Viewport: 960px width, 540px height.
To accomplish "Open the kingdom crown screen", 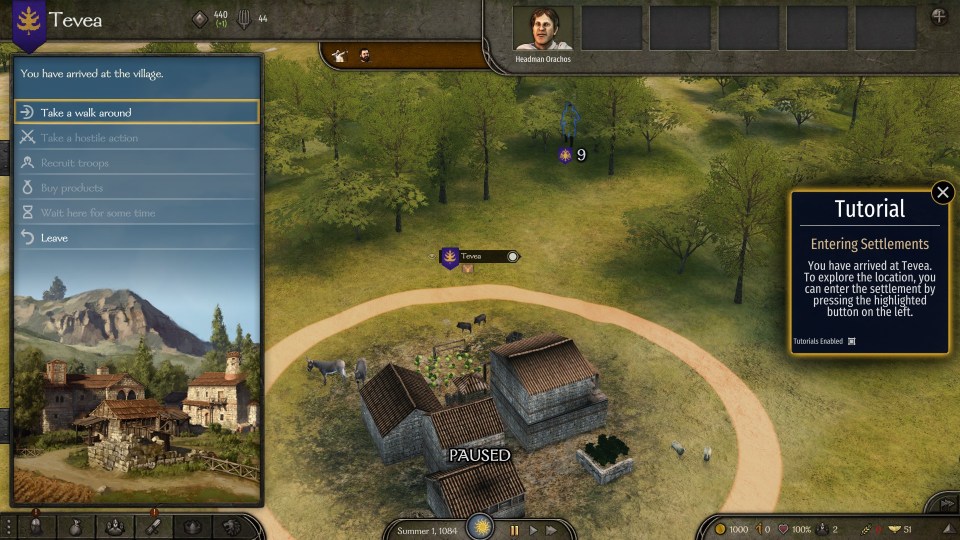I will pyautogui.click(x=193, y=527).
